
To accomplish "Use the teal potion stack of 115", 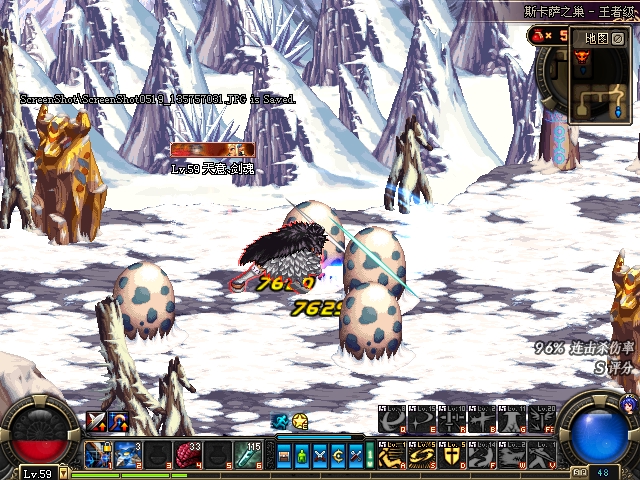I will [x=248, y=455].
